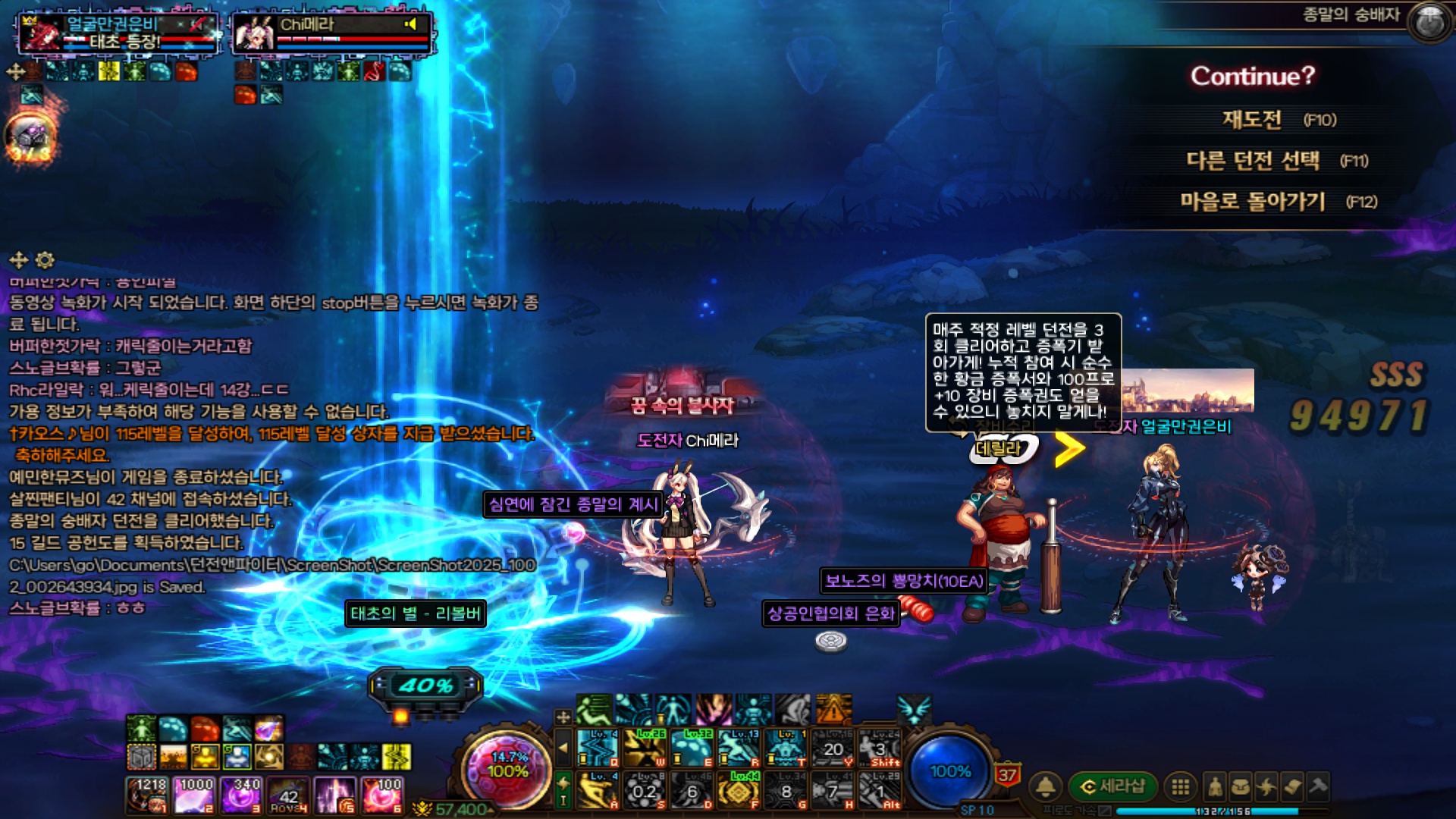Open the chat window gear settings
Viewport: 1456px width, 819px height.
coord(45,261)
